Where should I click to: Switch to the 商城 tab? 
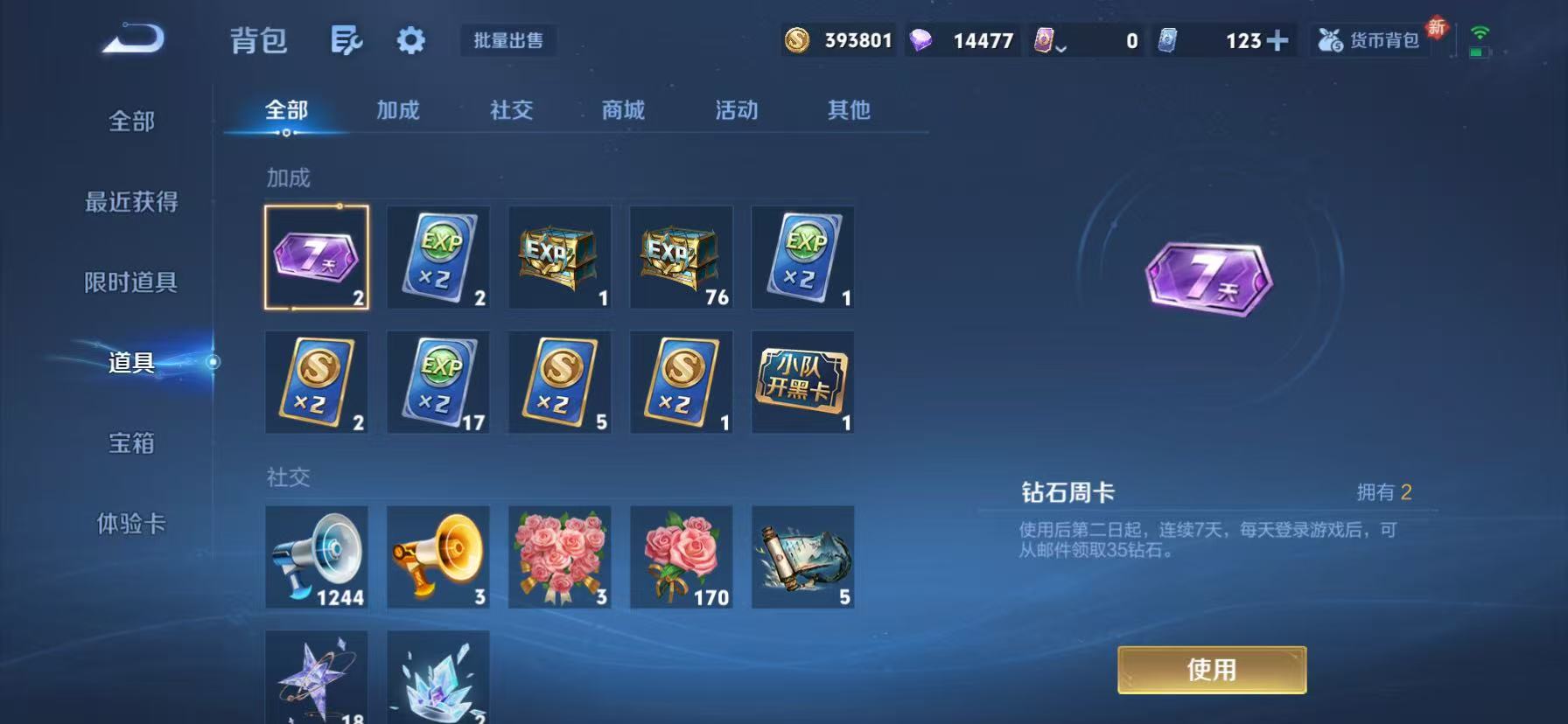point(622,110)
